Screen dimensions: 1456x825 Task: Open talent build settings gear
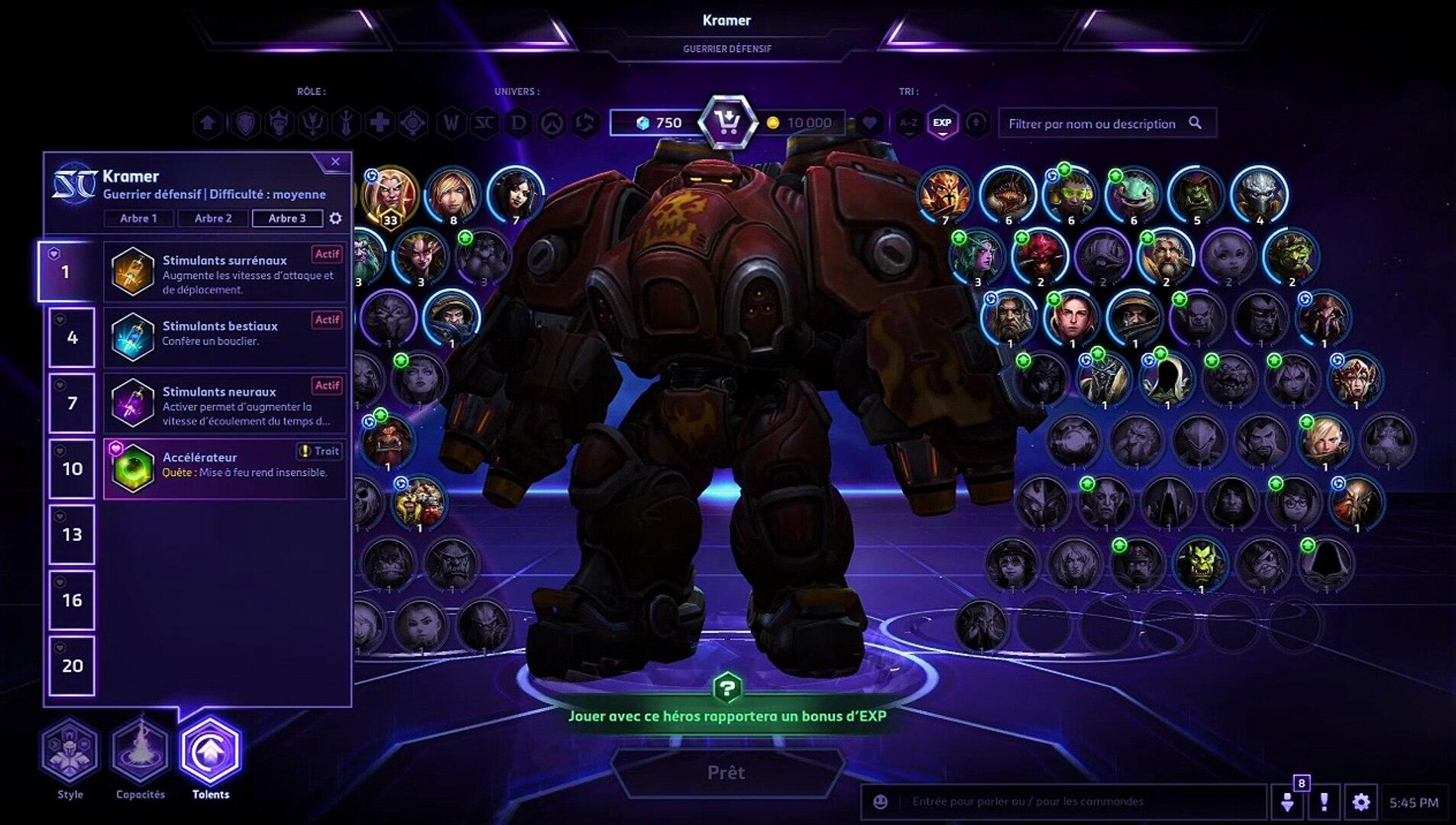point(335,218)
